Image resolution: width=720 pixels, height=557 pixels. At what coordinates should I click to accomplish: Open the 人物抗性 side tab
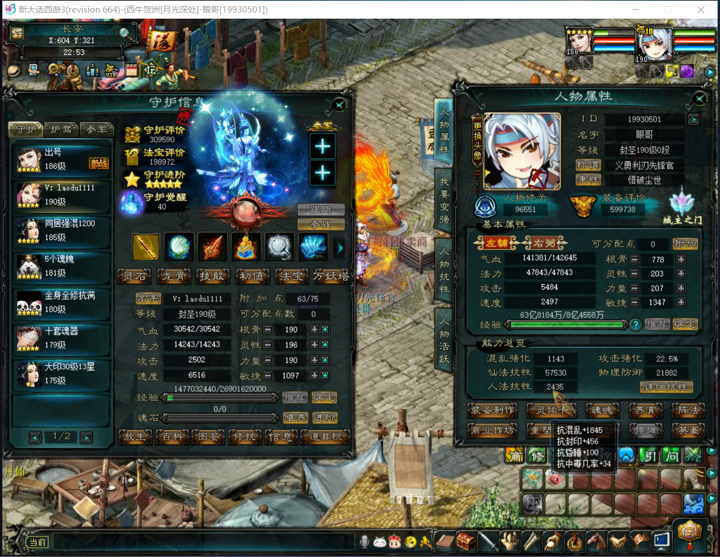click(x=444, y=273)
